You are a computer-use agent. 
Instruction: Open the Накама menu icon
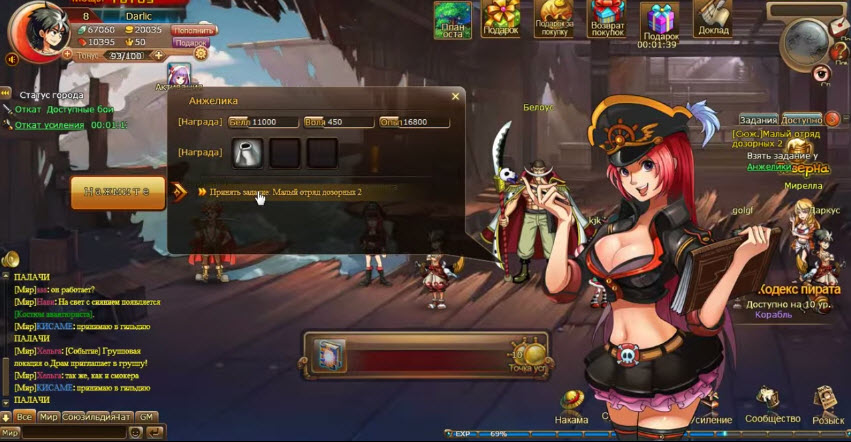572,407
